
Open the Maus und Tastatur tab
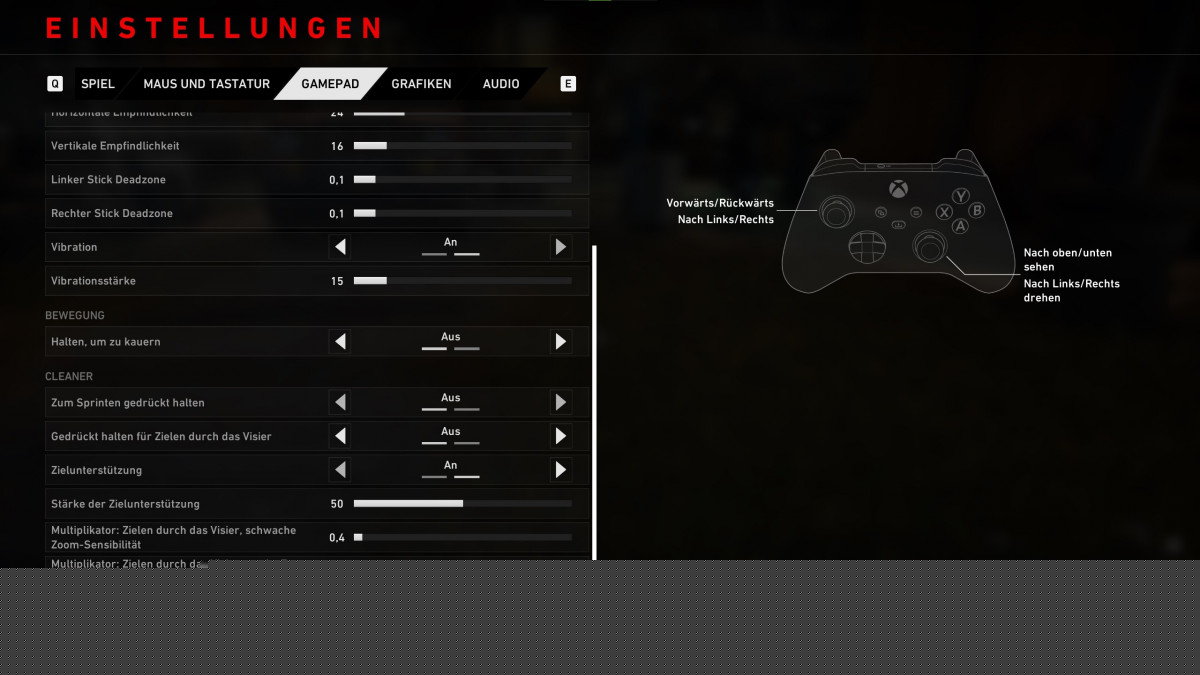click(x=206, y=84)
